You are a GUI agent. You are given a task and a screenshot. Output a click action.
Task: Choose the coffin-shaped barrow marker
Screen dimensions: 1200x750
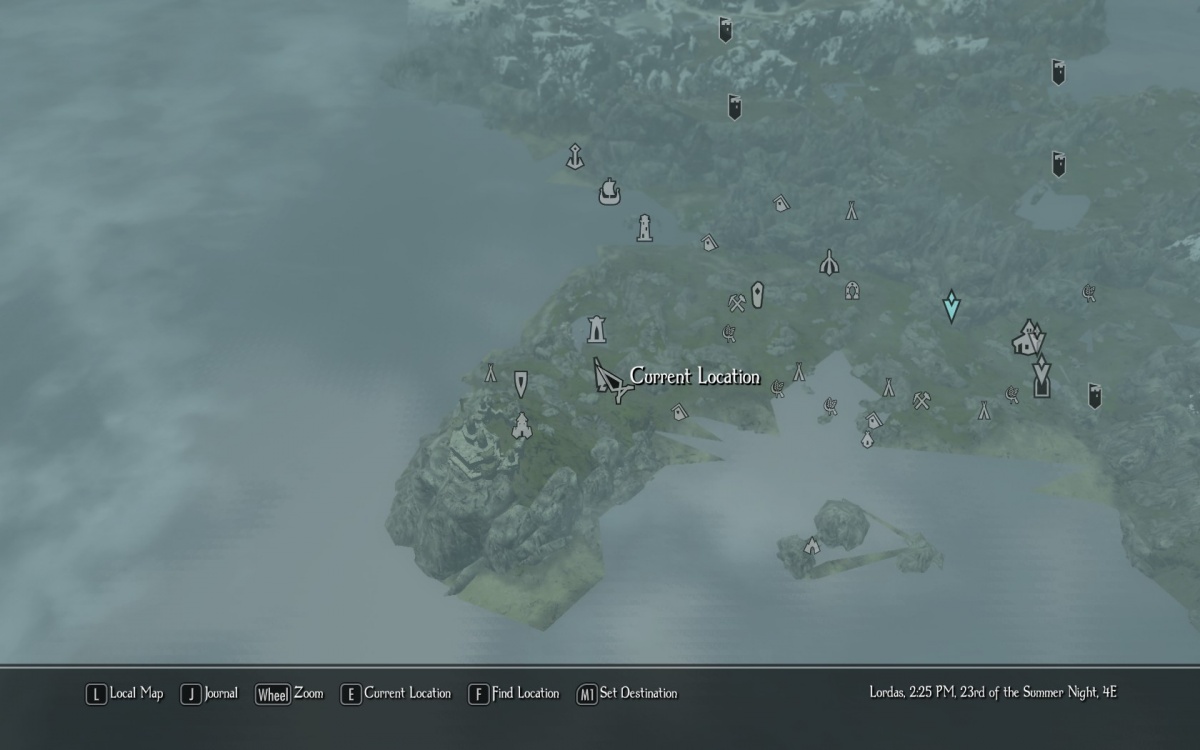[x=757, y=294]
